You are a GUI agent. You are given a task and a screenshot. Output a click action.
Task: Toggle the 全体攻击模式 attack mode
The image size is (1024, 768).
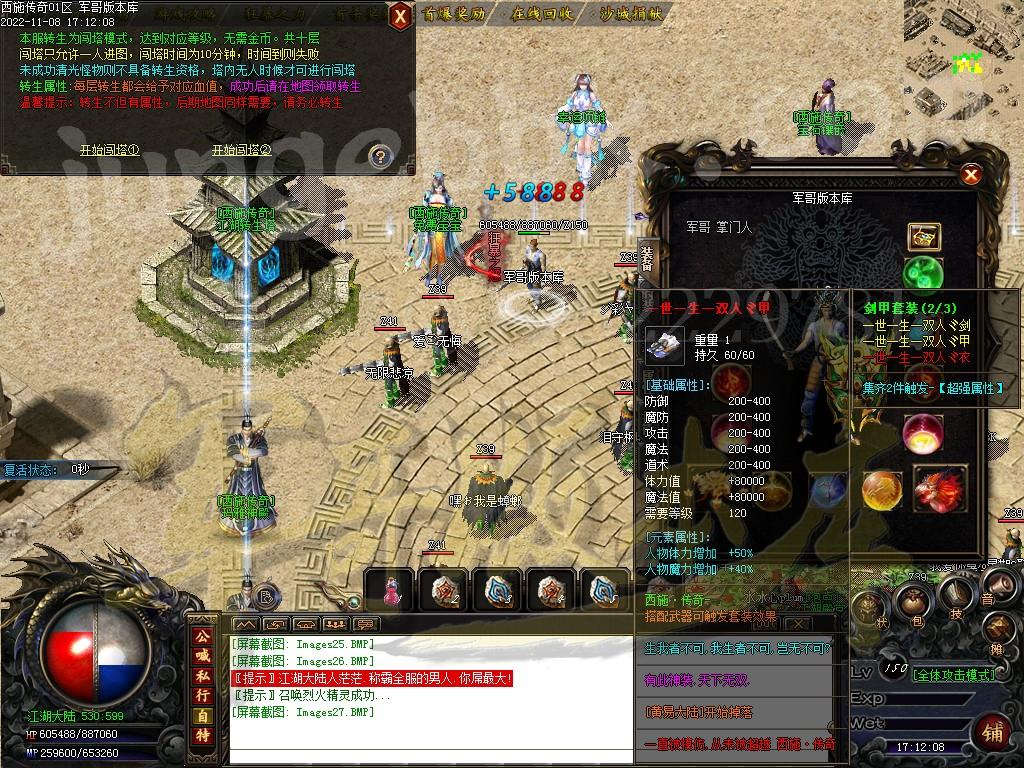[955, 675]
